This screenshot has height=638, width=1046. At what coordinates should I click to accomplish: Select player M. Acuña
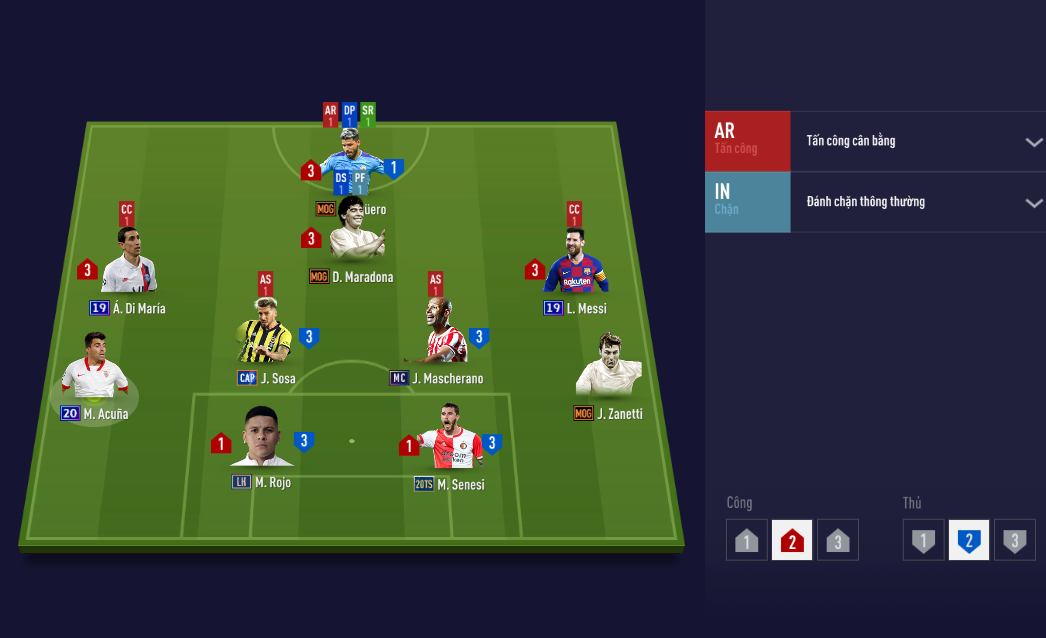(94, 368)
